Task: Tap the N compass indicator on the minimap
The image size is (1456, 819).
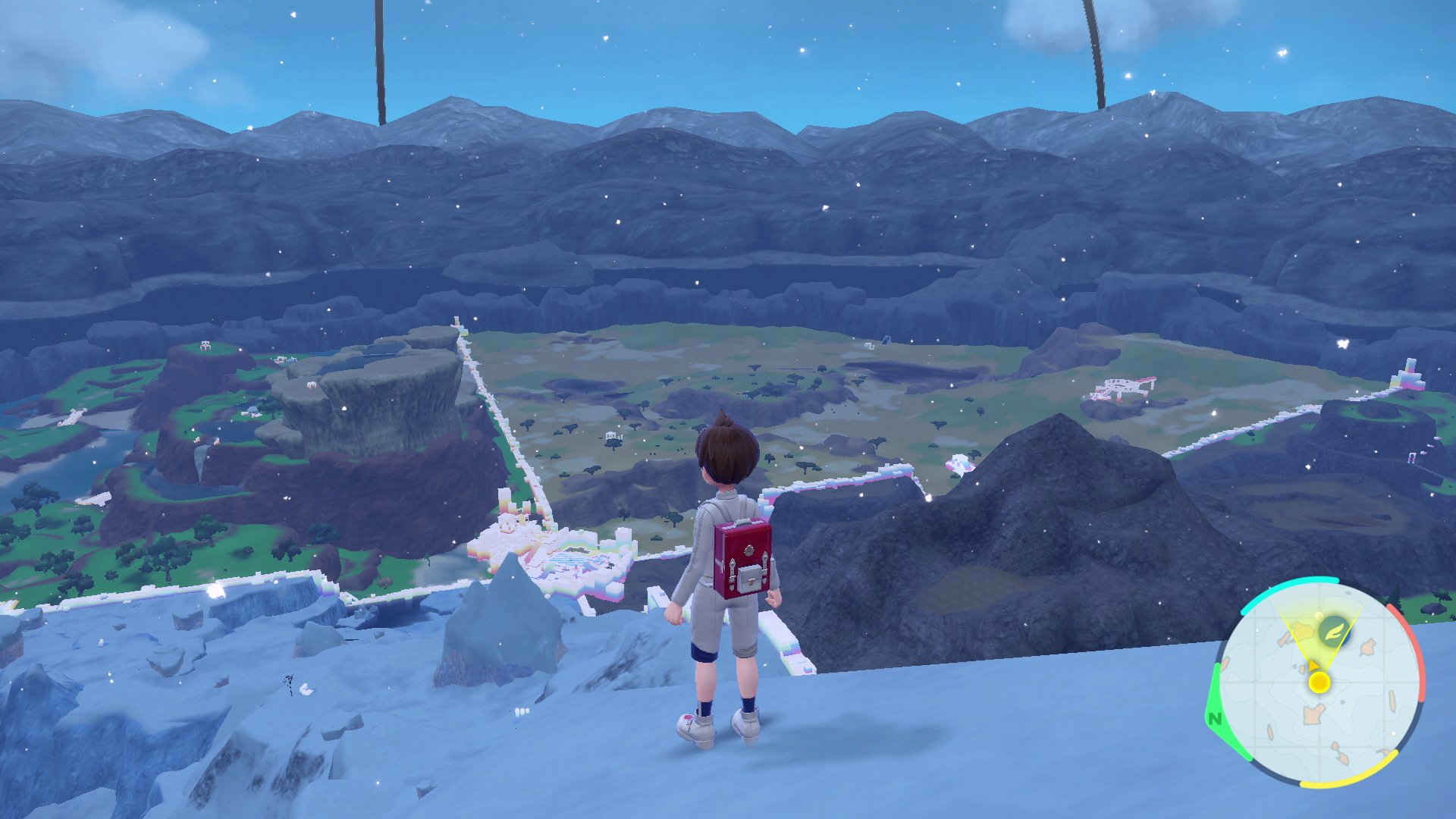Action: pos(1215,717)
